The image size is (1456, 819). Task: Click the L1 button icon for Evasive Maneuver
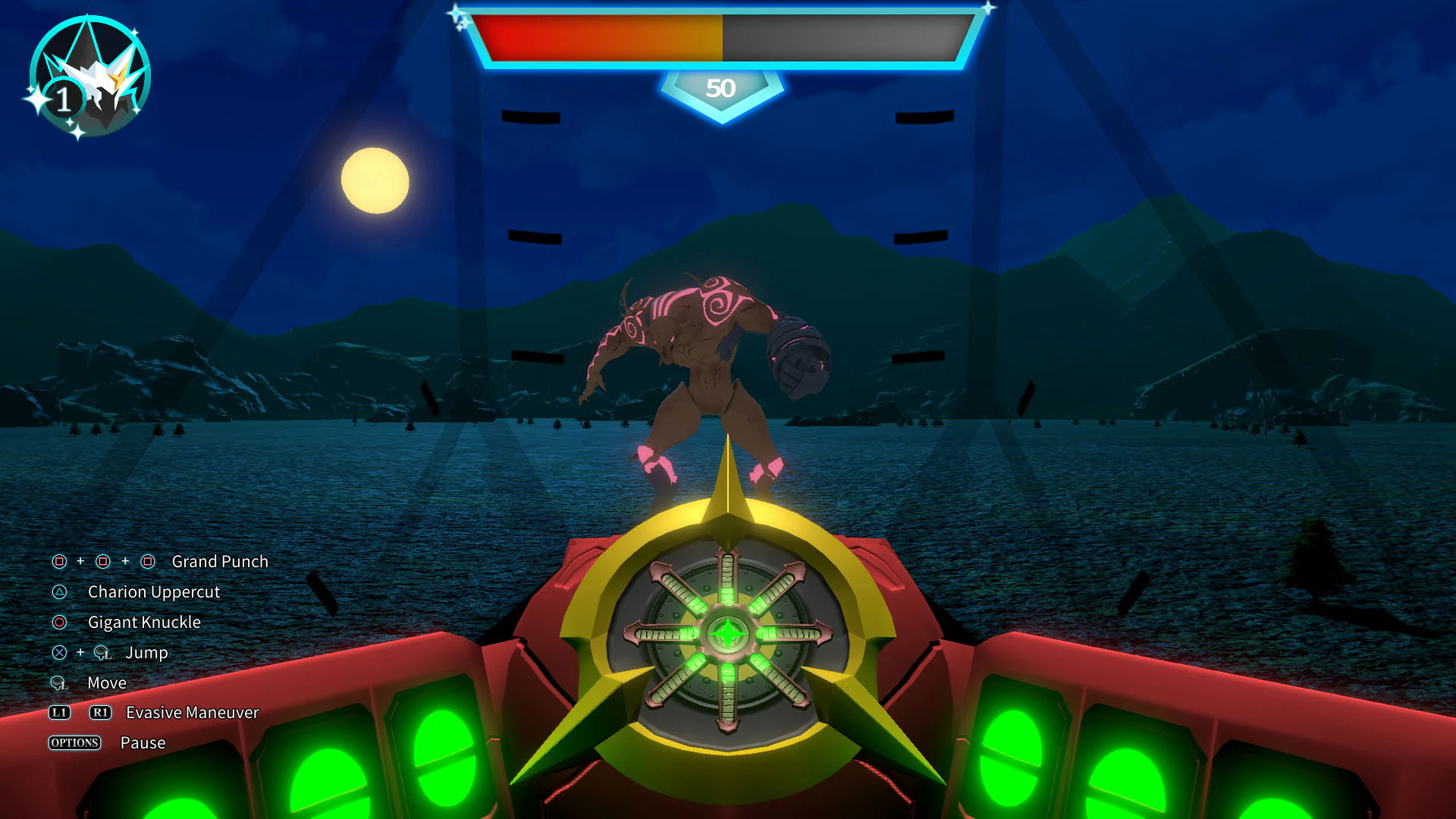(60, 712)
